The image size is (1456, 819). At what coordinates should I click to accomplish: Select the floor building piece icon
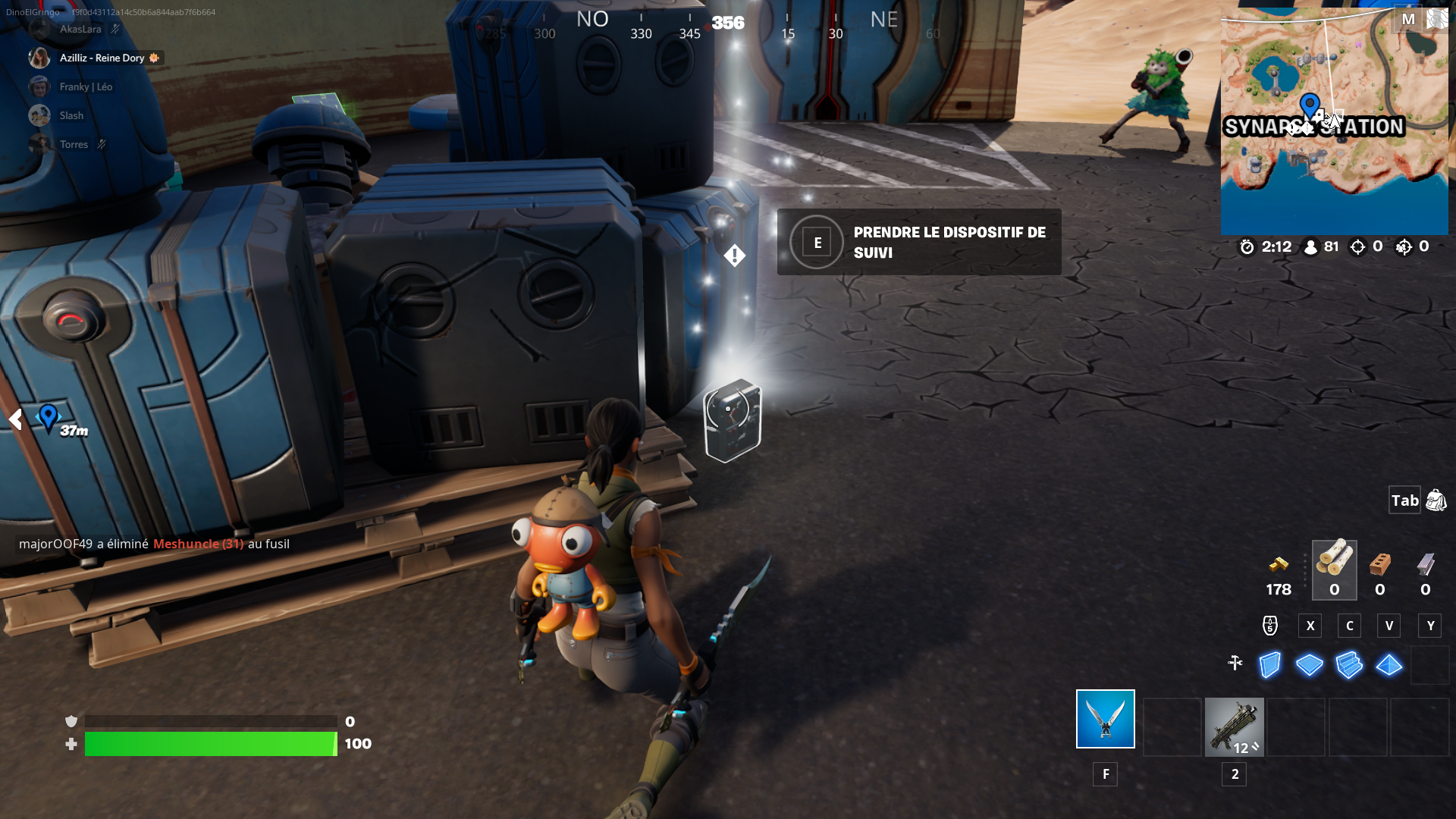1309,665
